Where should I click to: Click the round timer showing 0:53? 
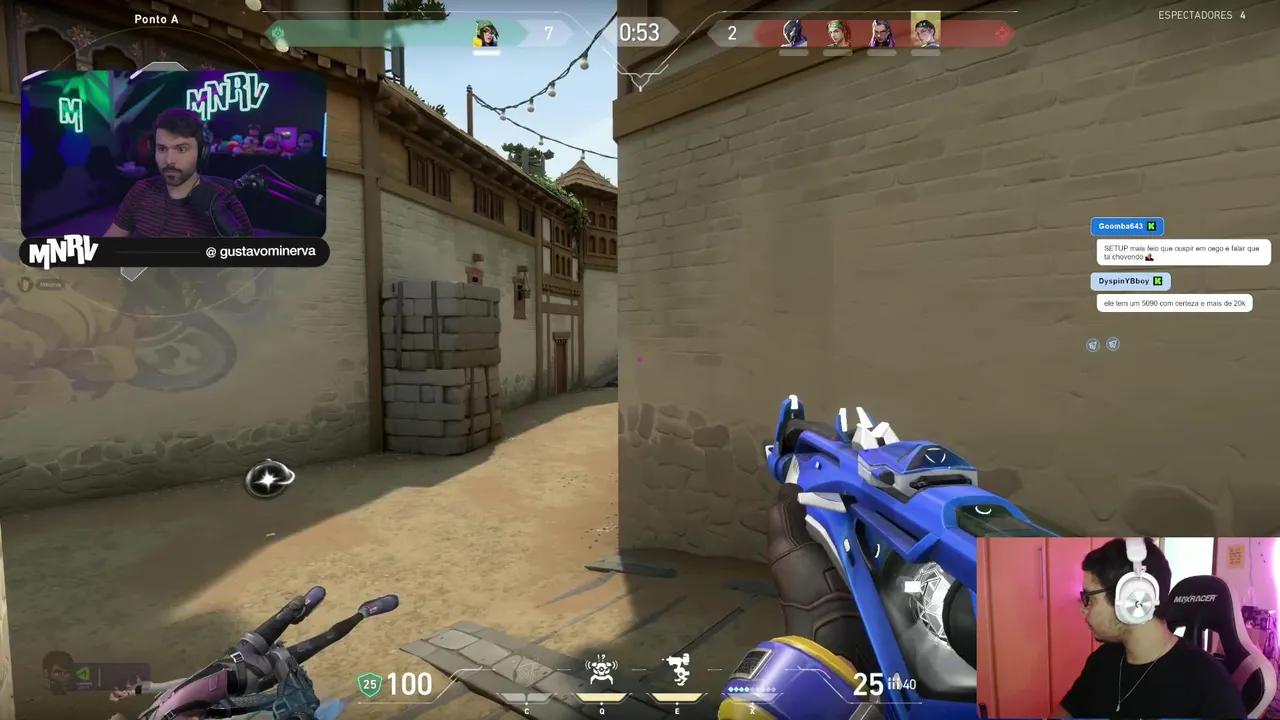click(639, 32)
